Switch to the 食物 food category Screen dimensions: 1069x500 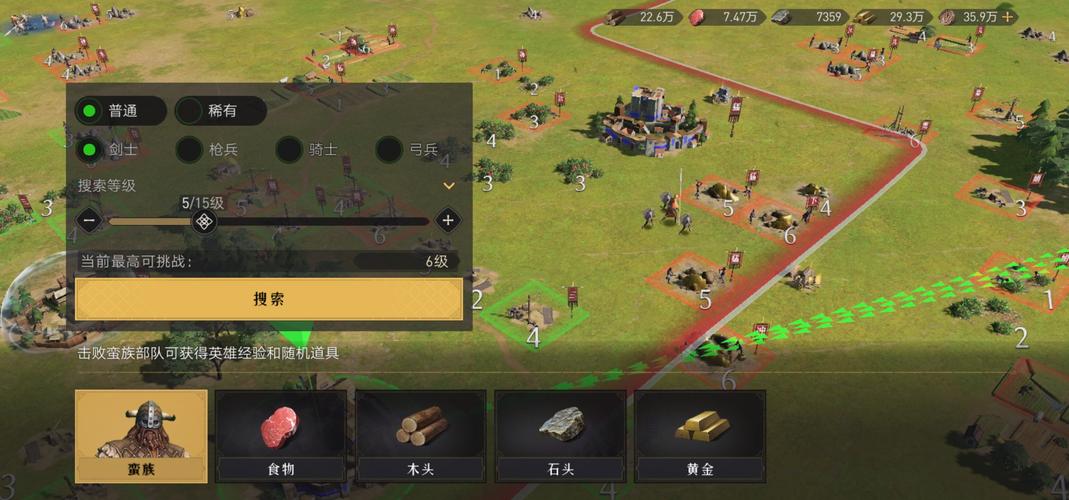pos(281,436)
